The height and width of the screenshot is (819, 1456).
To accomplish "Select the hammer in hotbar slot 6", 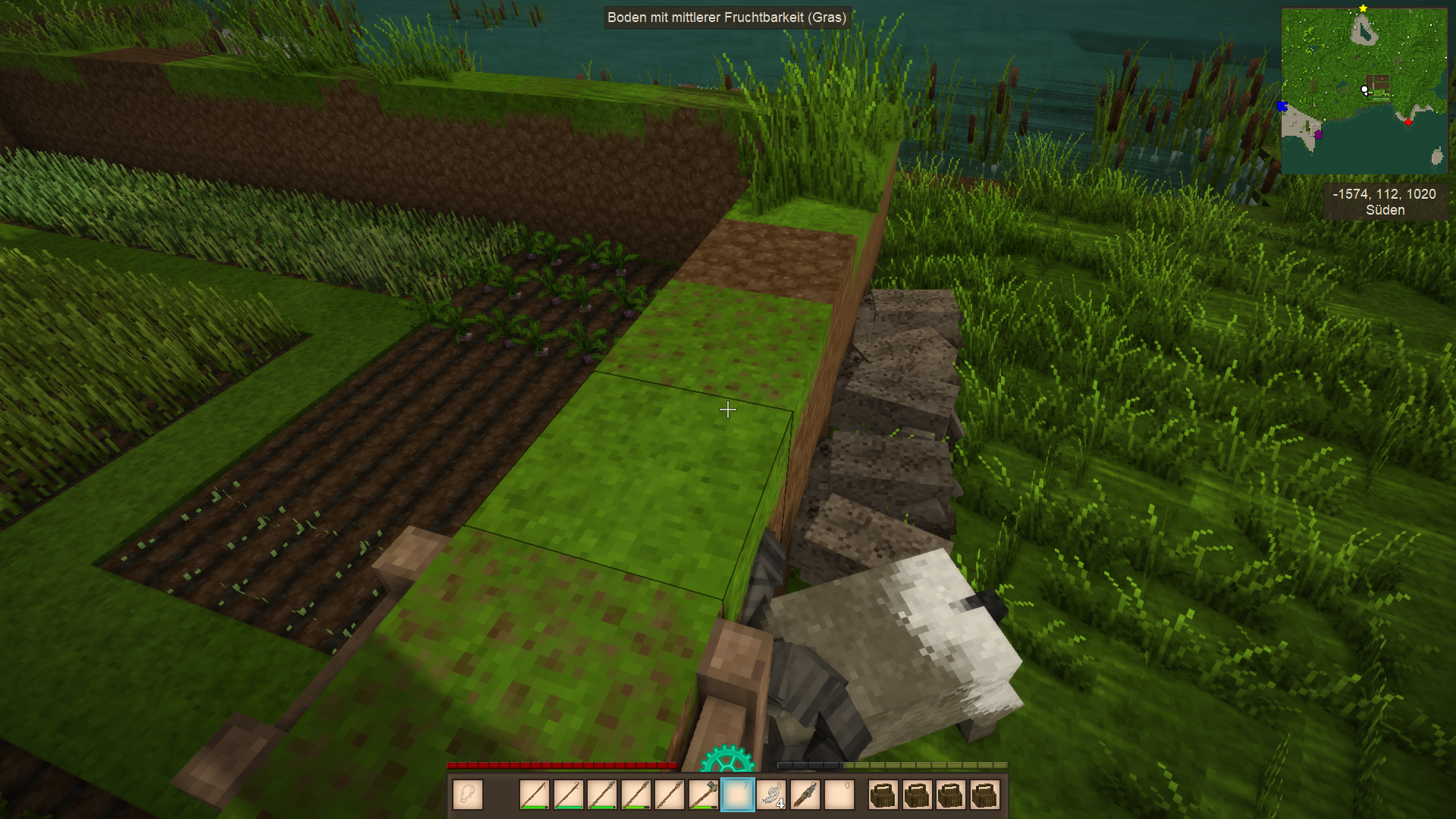I will [704, 795].
